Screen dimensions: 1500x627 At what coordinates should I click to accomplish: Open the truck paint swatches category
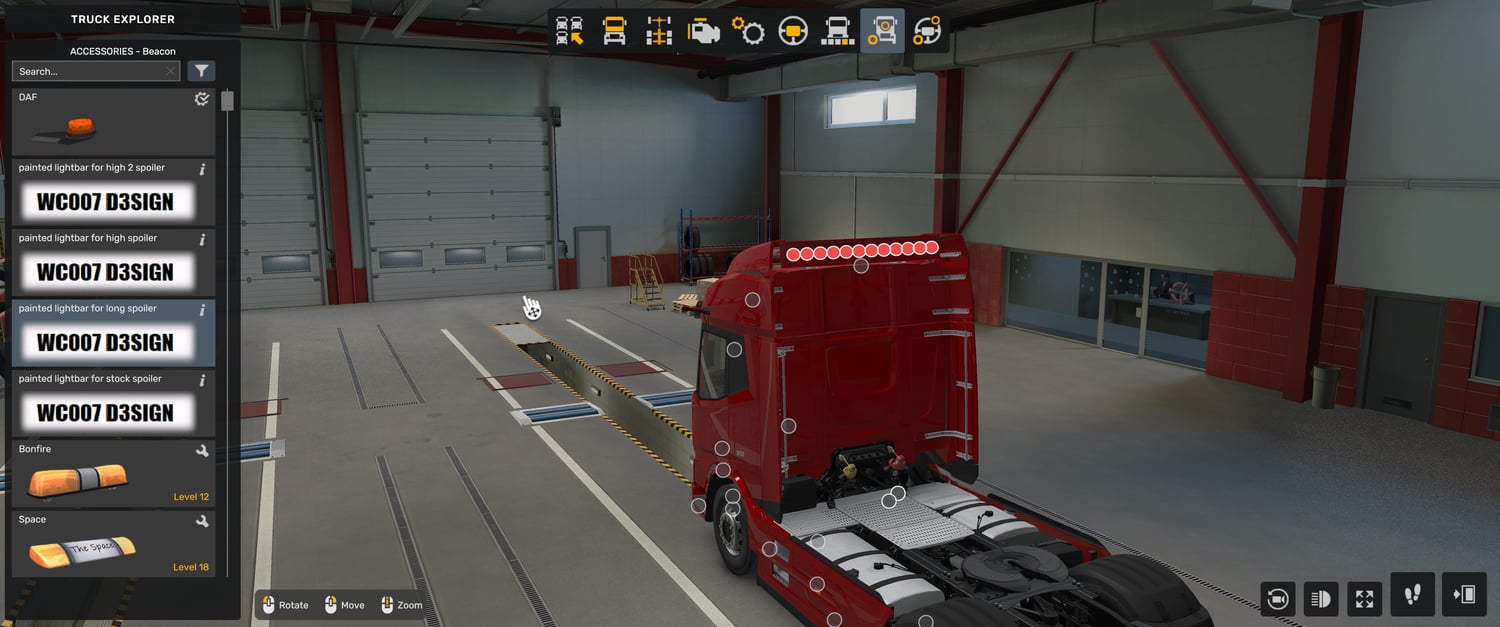(837, 31)
